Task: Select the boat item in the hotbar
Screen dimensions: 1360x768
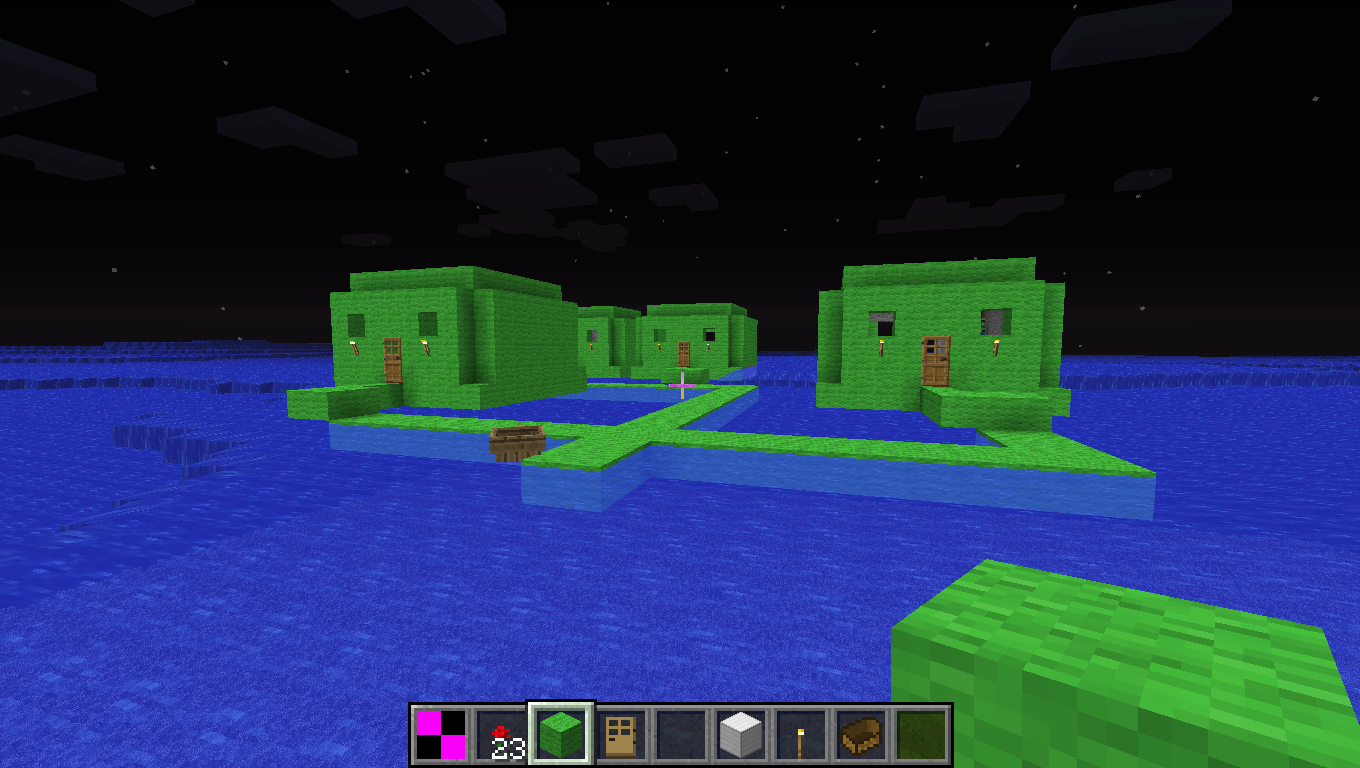Action: (x=860, y=734)
